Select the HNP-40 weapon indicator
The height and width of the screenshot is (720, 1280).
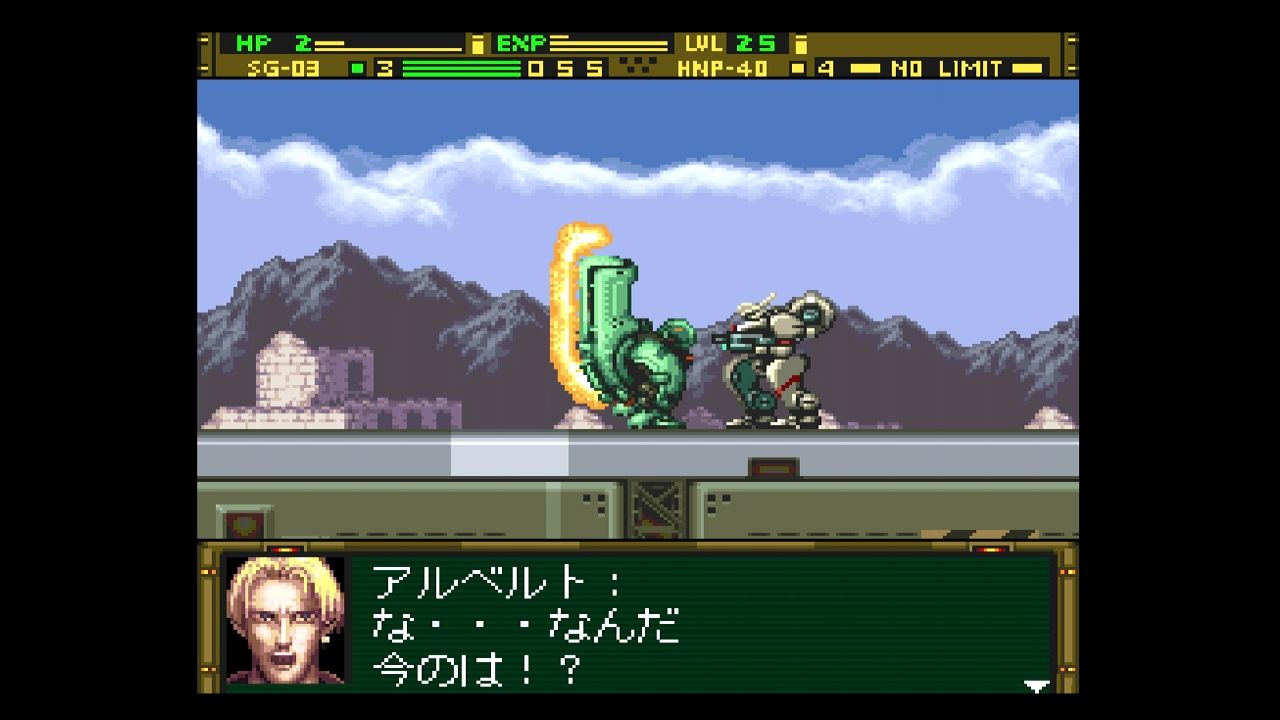coord(725,69)
